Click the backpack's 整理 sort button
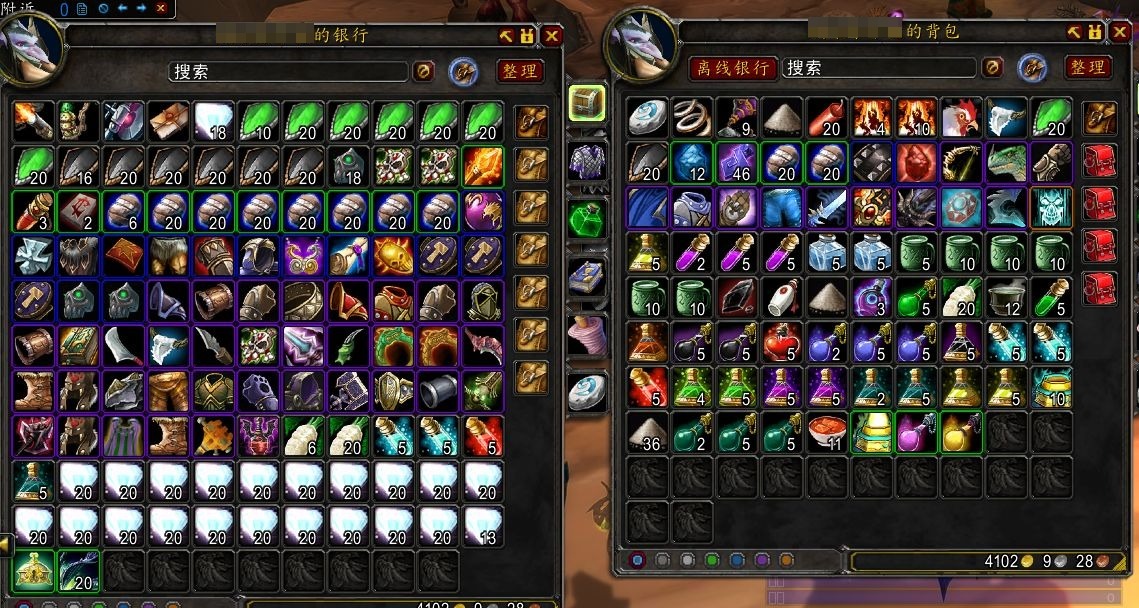The height and width of the screenshot is (608, 1139). (1087, 67)
